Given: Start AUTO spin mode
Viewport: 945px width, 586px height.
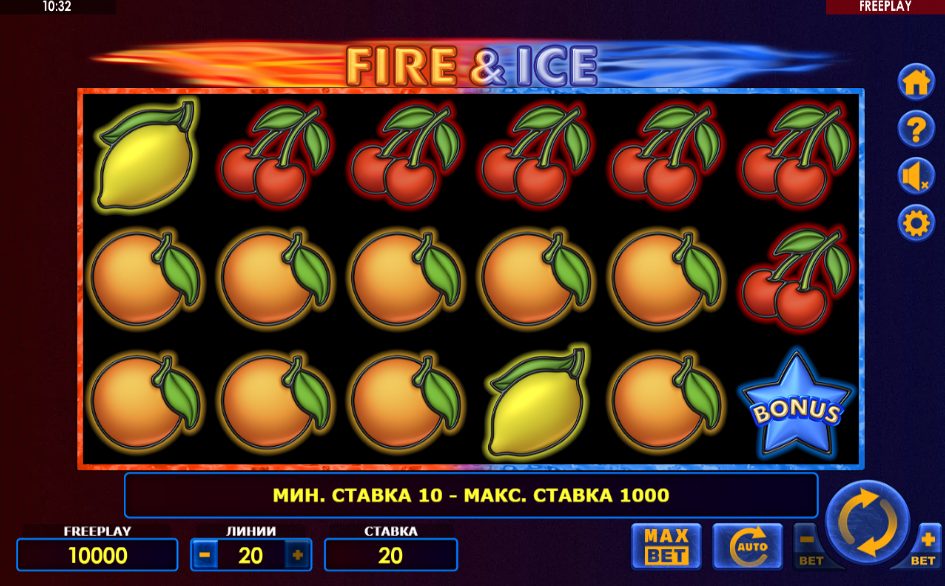Looking at the screenshot, I should click(x=747, y=546).
